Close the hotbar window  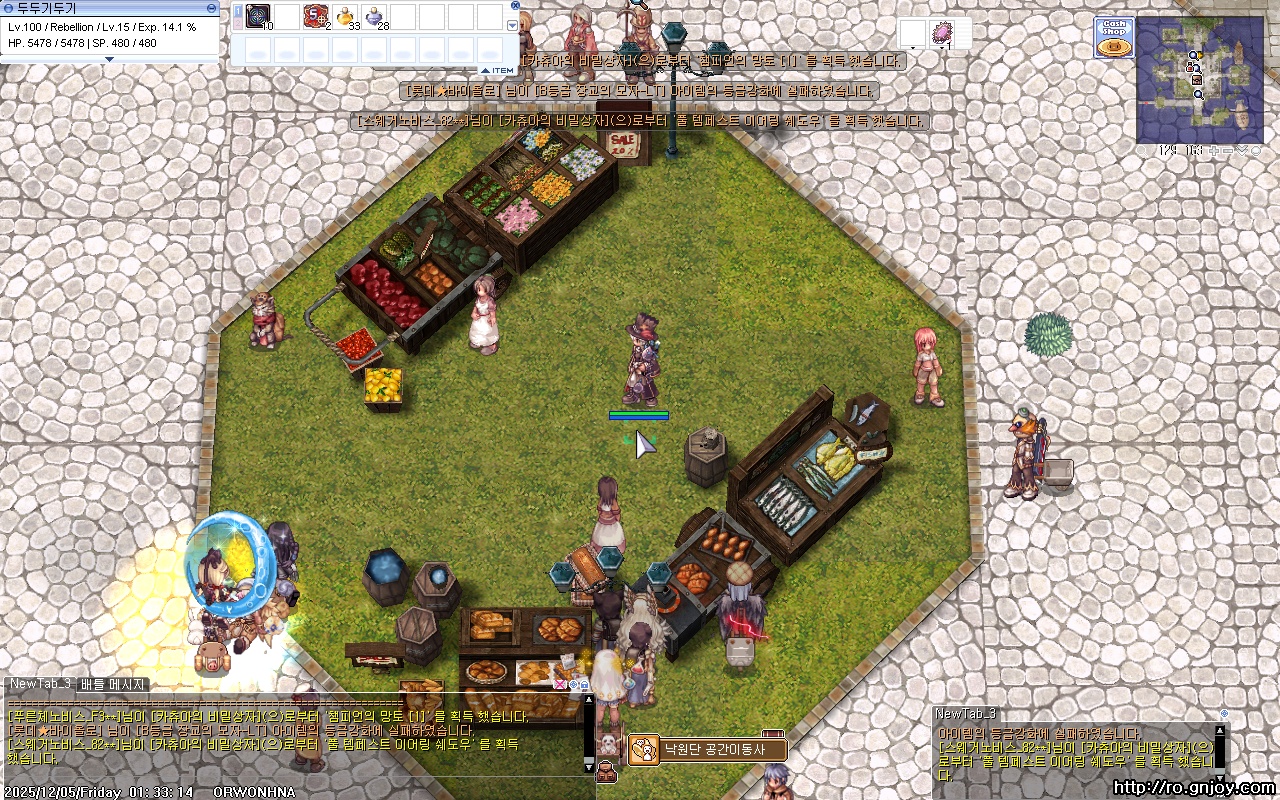[515, 6]
